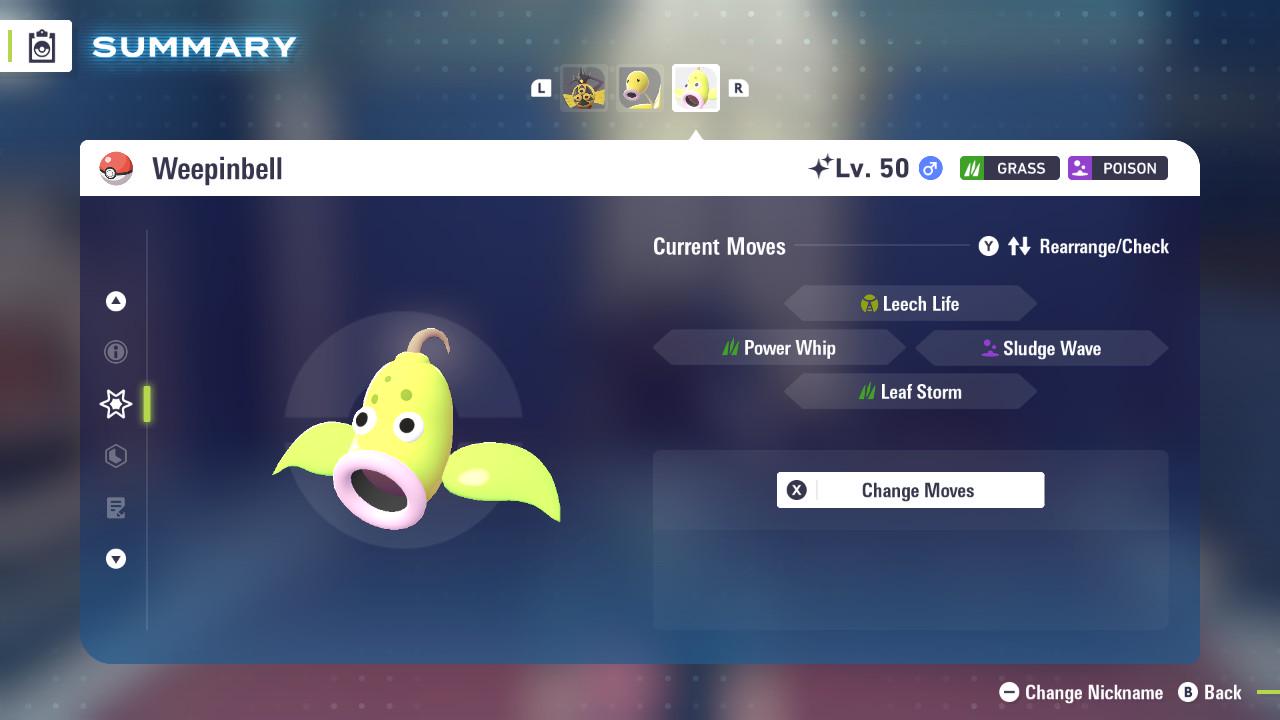Switch to Bellsprout's summary thumbnail
The image size is (1280, 720).
(x=640, y=87)
